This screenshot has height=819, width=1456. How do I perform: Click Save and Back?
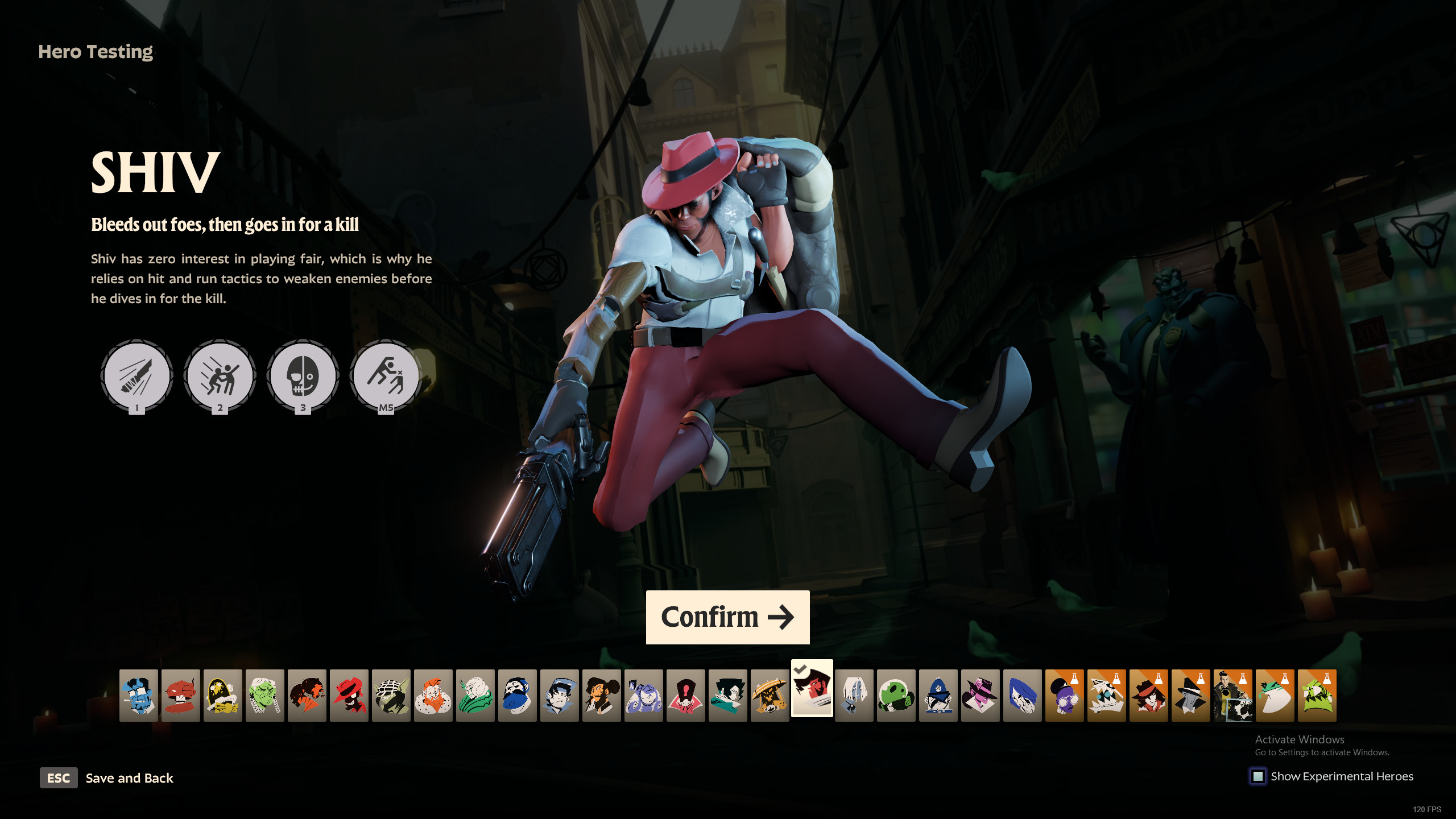129,778
